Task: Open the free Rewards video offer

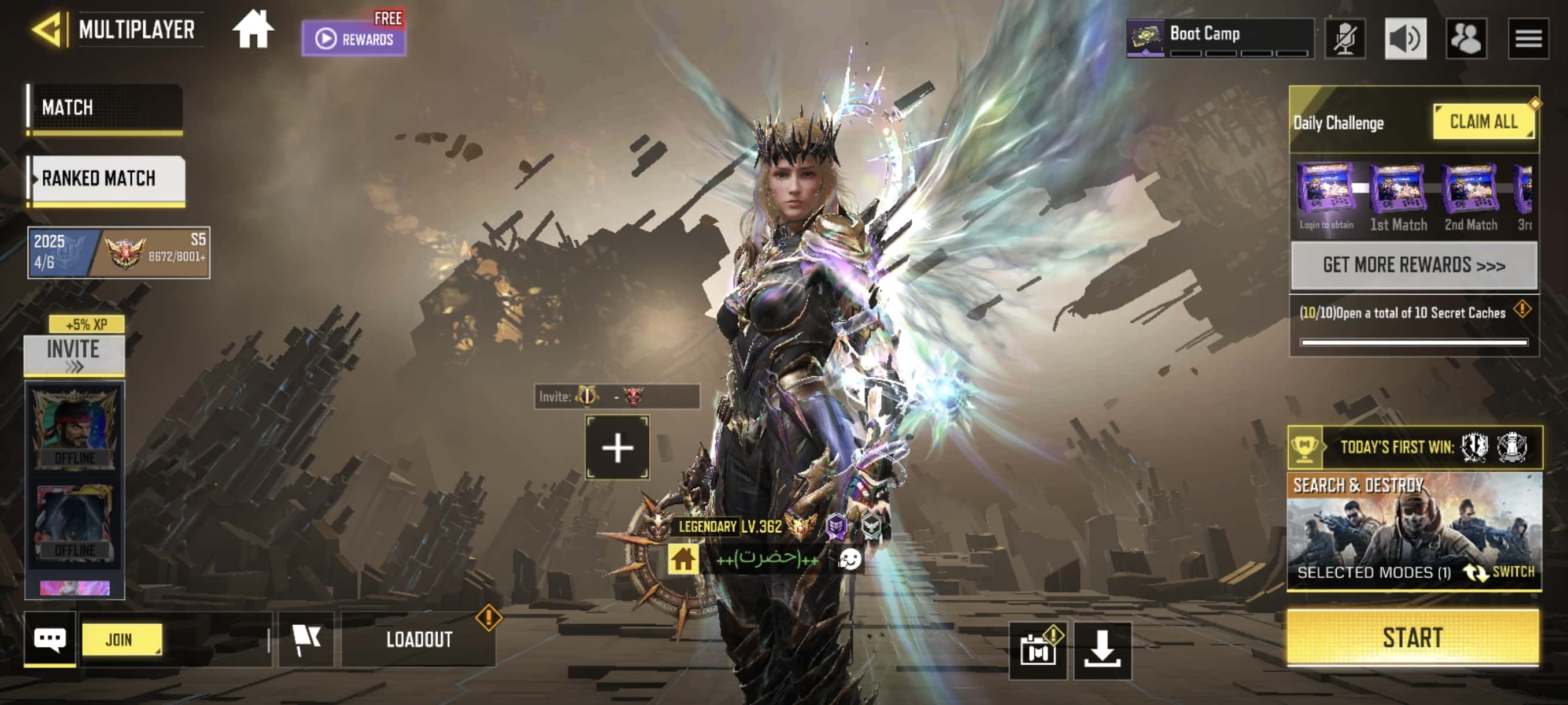Action: coord(354,38)
